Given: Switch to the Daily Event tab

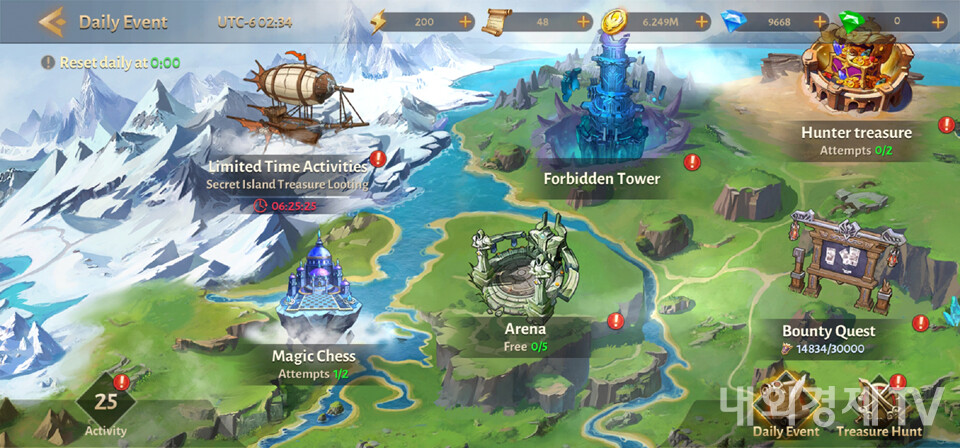Looking at the screenshot, I should [785, 407].
